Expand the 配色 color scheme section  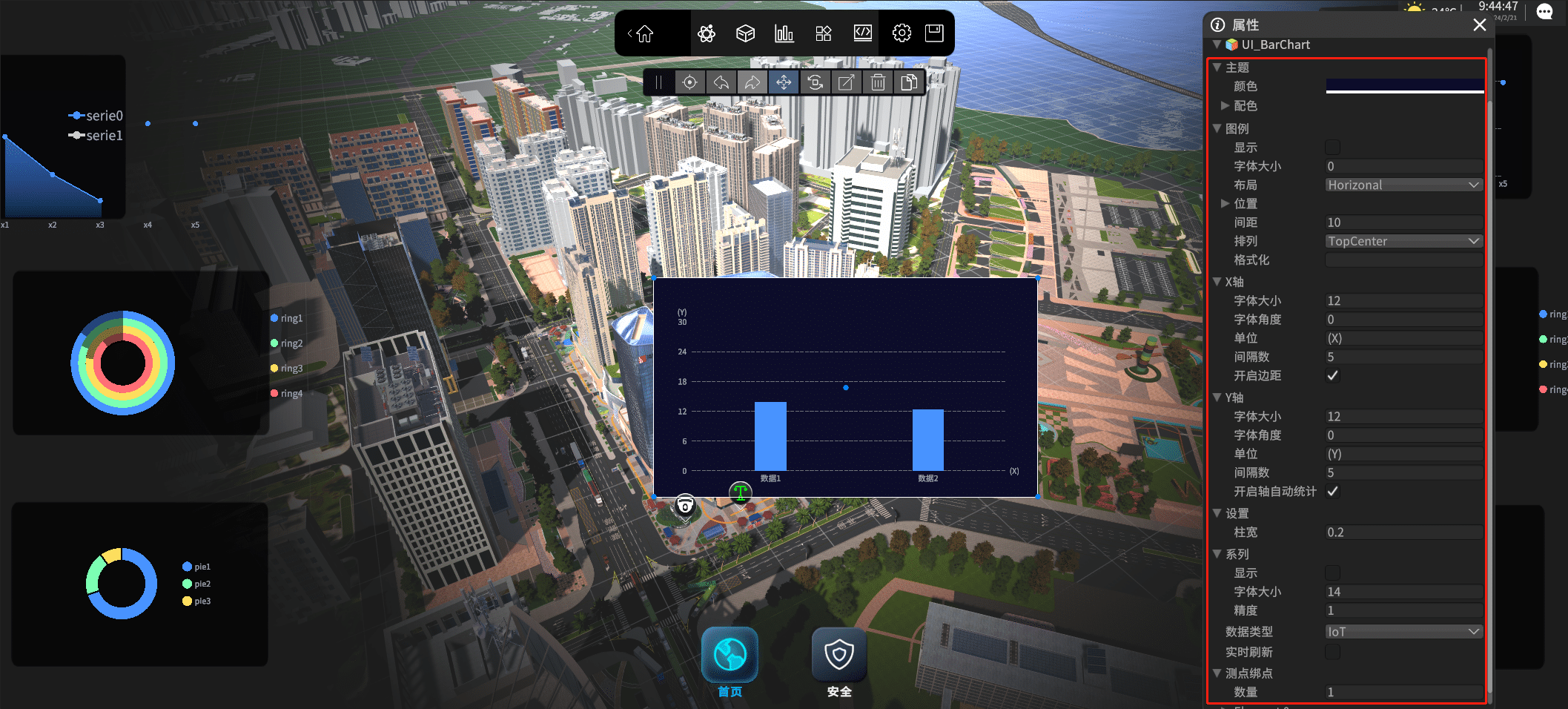1225,106
